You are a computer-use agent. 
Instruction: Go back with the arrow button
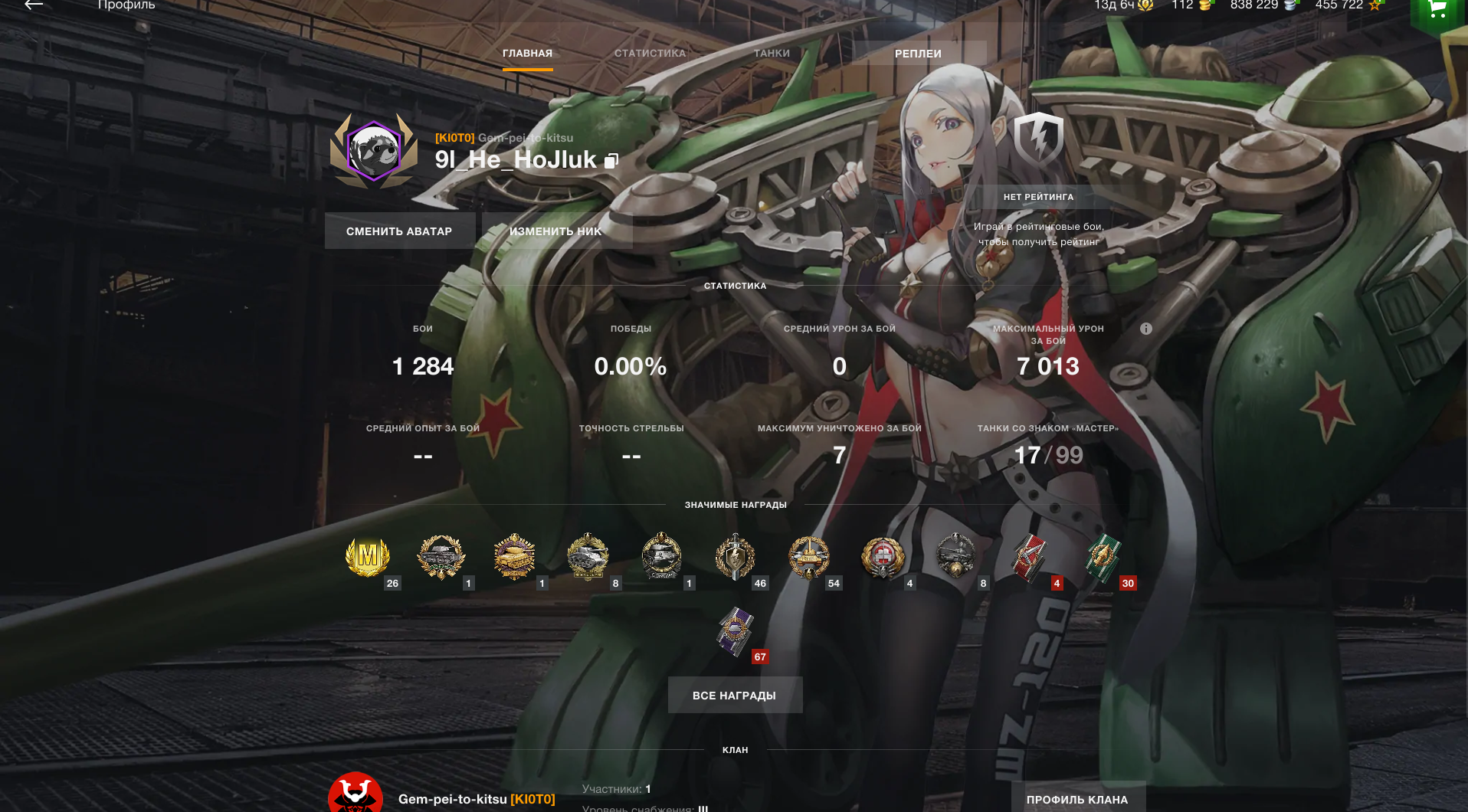point(34,5)
